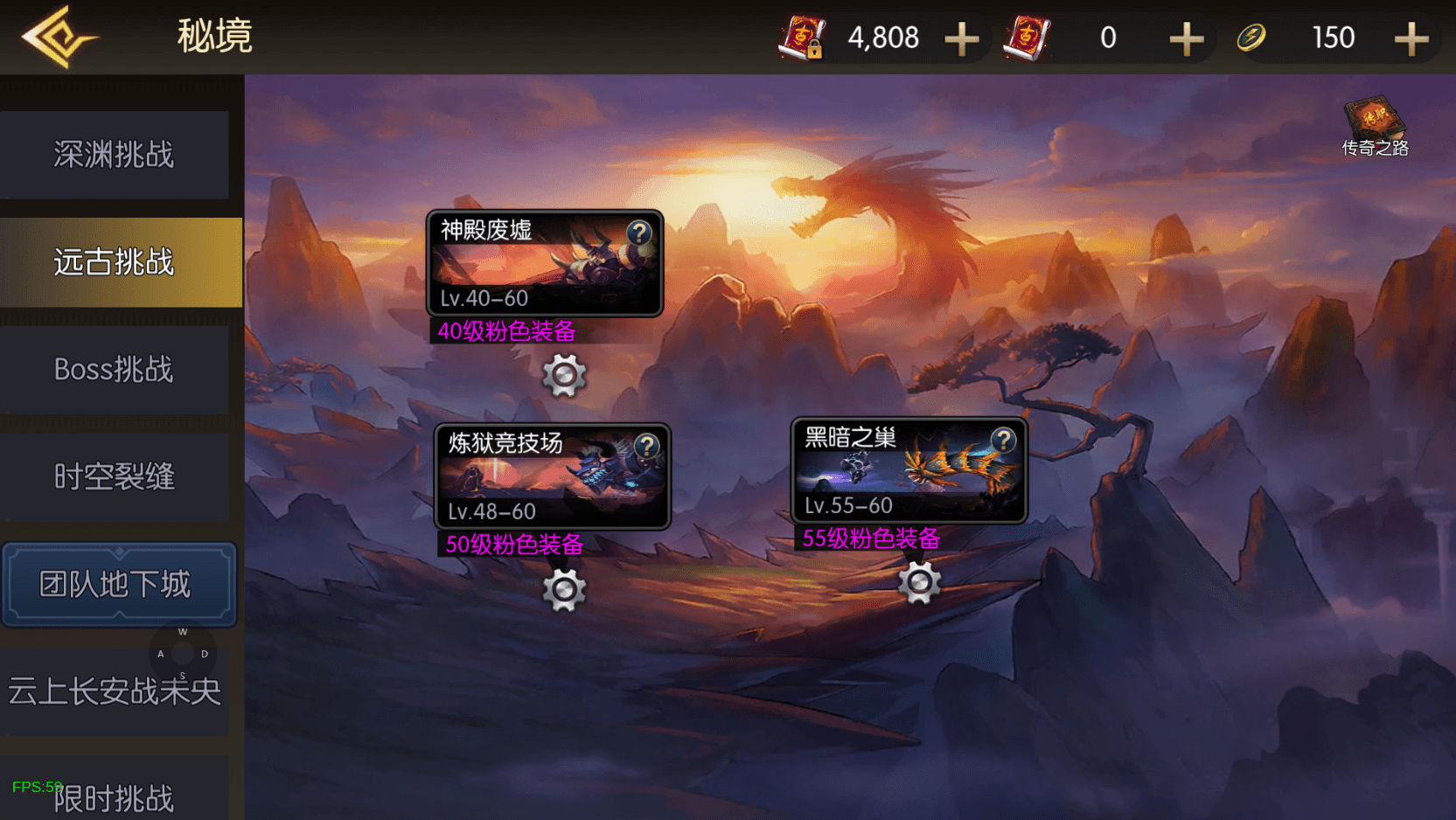Show help for 炼狱竞技场 question mark
Screen dimensions: 1456x820
click(x=647, y=446)
